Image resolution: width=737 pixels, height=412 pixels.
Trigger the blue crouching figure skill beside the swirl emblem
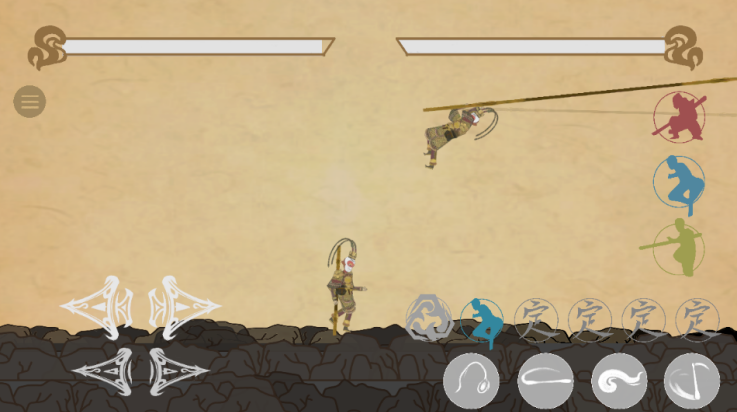coord(483,320)
